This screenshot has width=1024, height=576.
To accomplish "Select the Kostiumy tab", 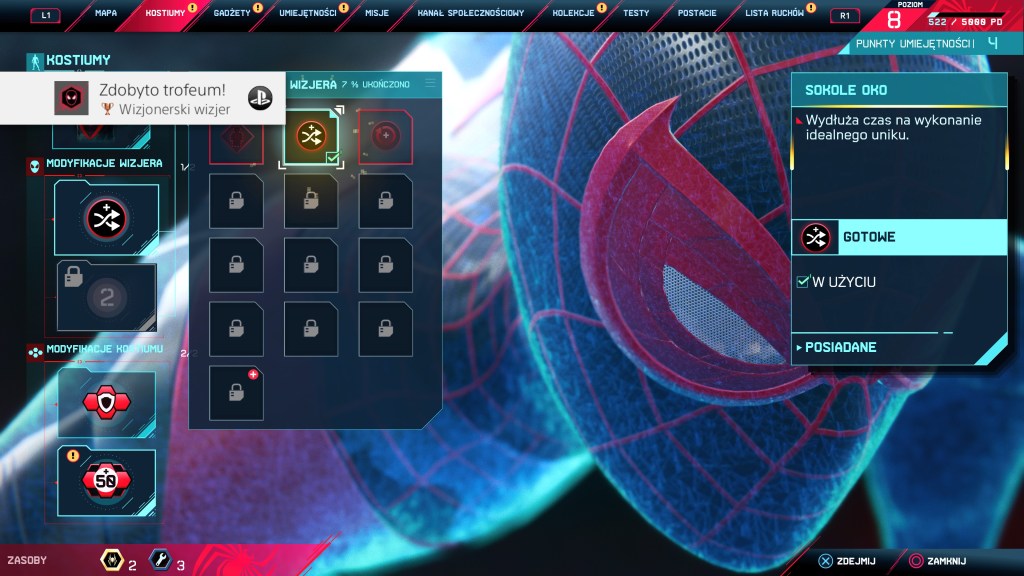I will [164, 13].
